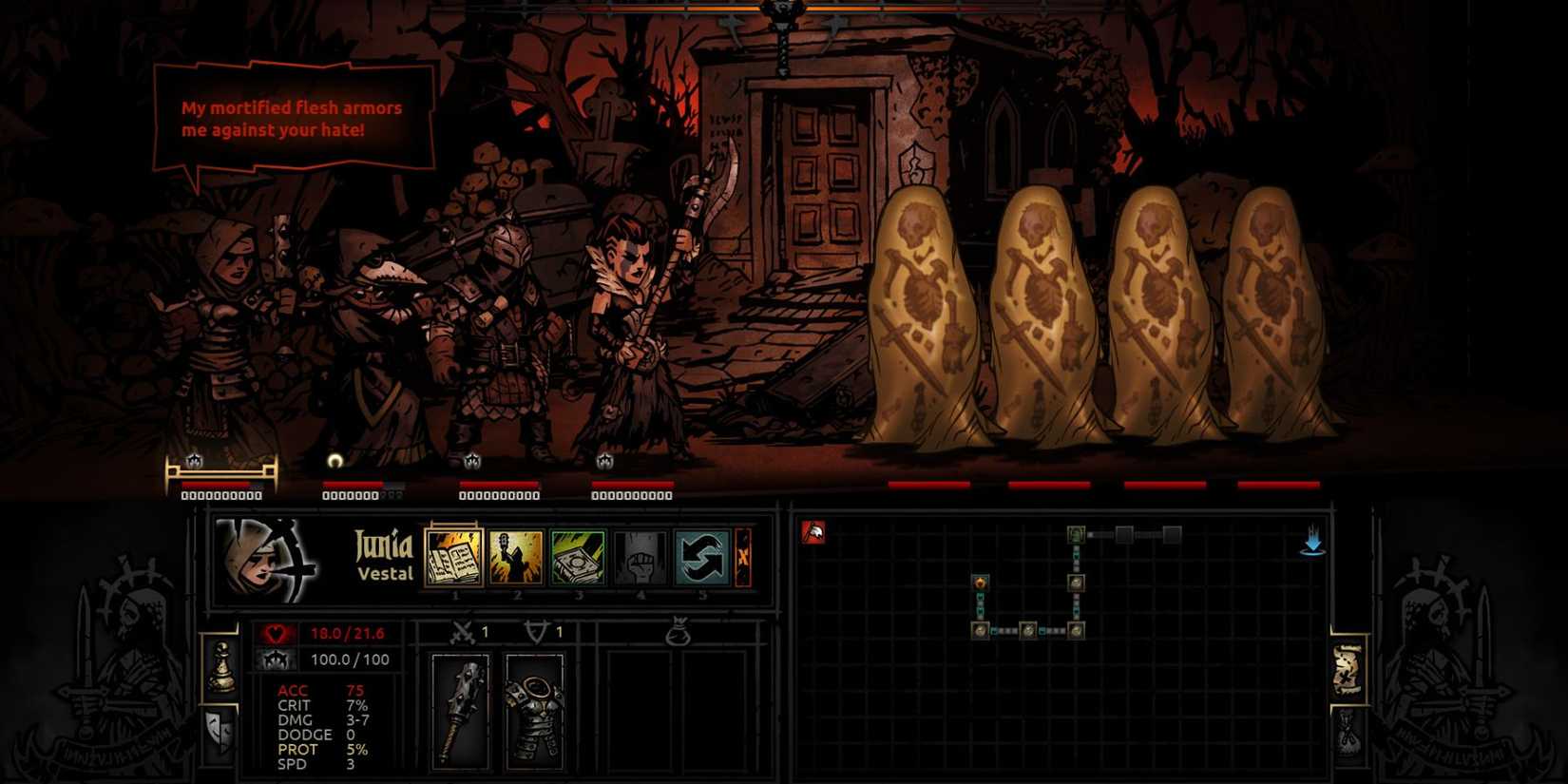Switch to the chess pawn stats tab
The image size is (1568, 784).
(x=222, y=664)
